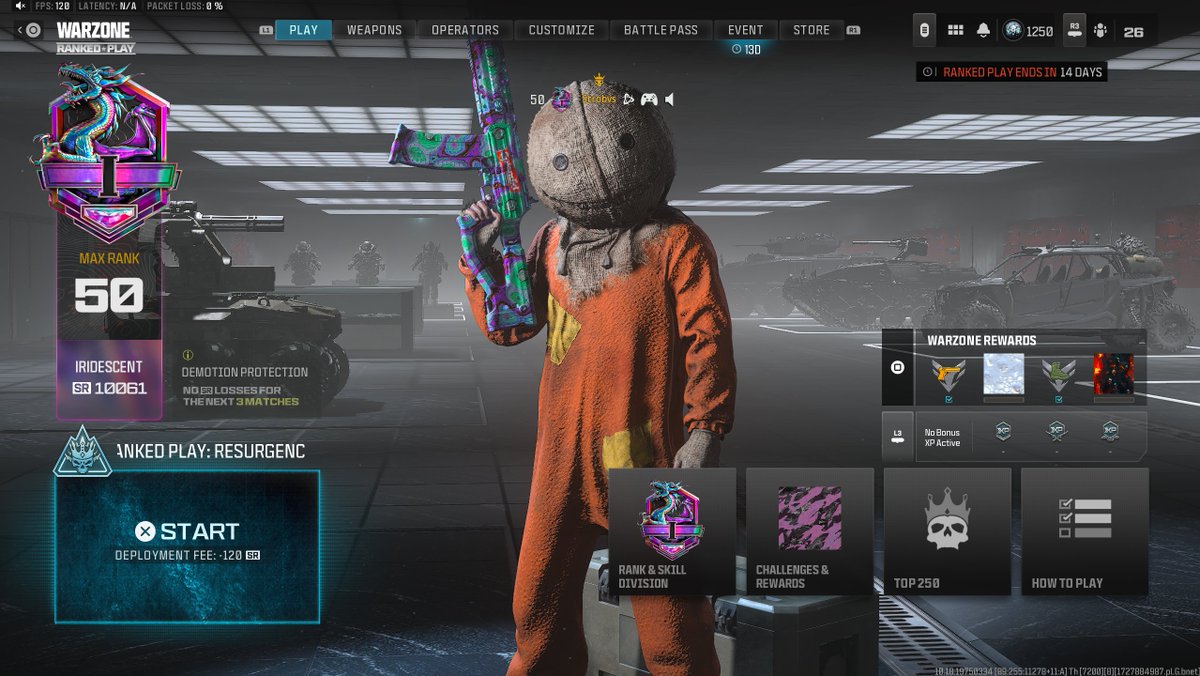Open the Rank & Skill Division tile
The height and width of the screenshot is (676, 1200).
(672, 531)
